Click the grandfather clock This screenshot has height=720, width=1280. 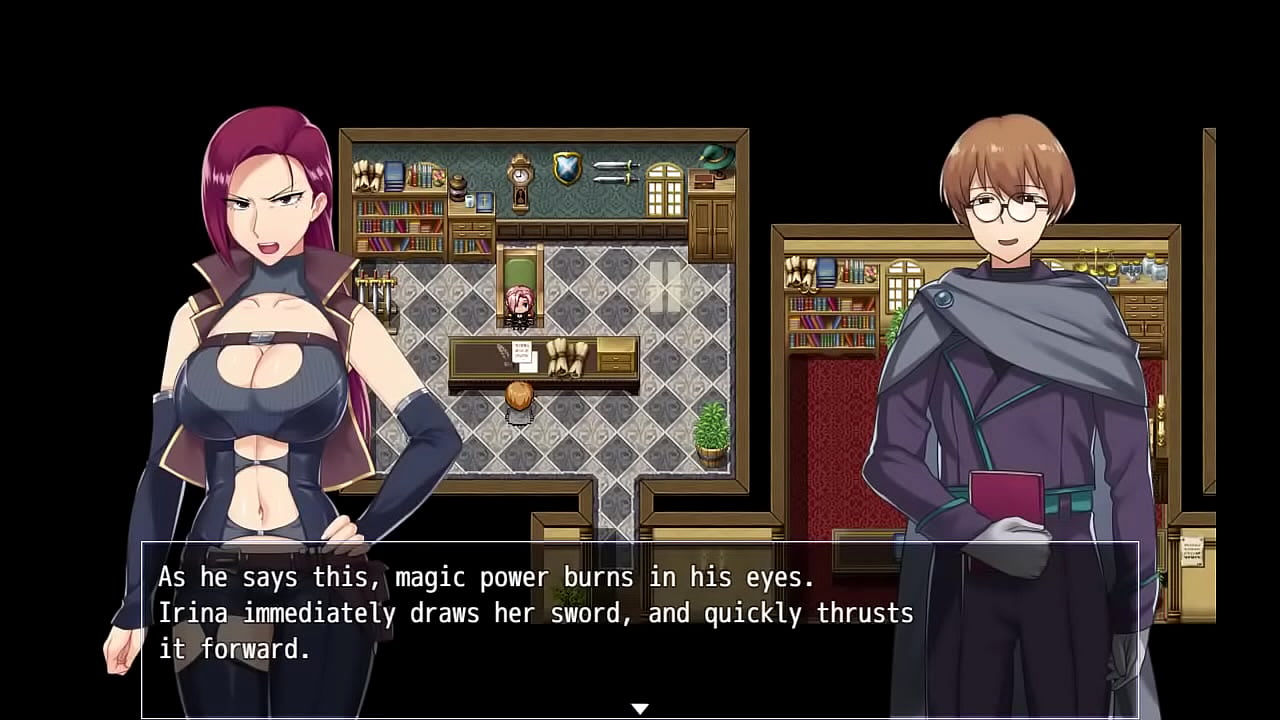point(519,180)
